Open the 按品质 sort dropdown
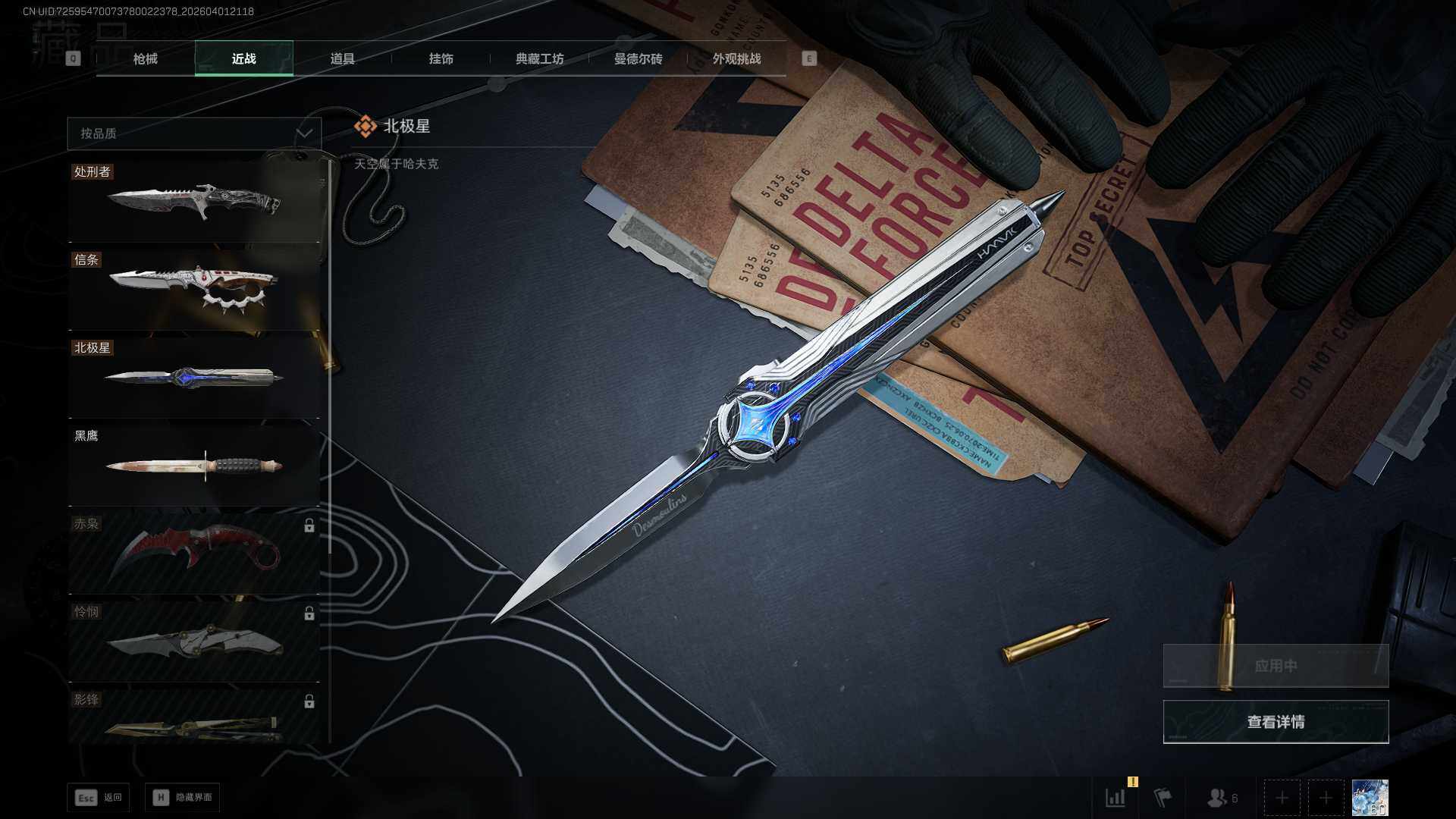Image resolution: width=1456 pixels, height=819 pixels. tap(194, 133)
